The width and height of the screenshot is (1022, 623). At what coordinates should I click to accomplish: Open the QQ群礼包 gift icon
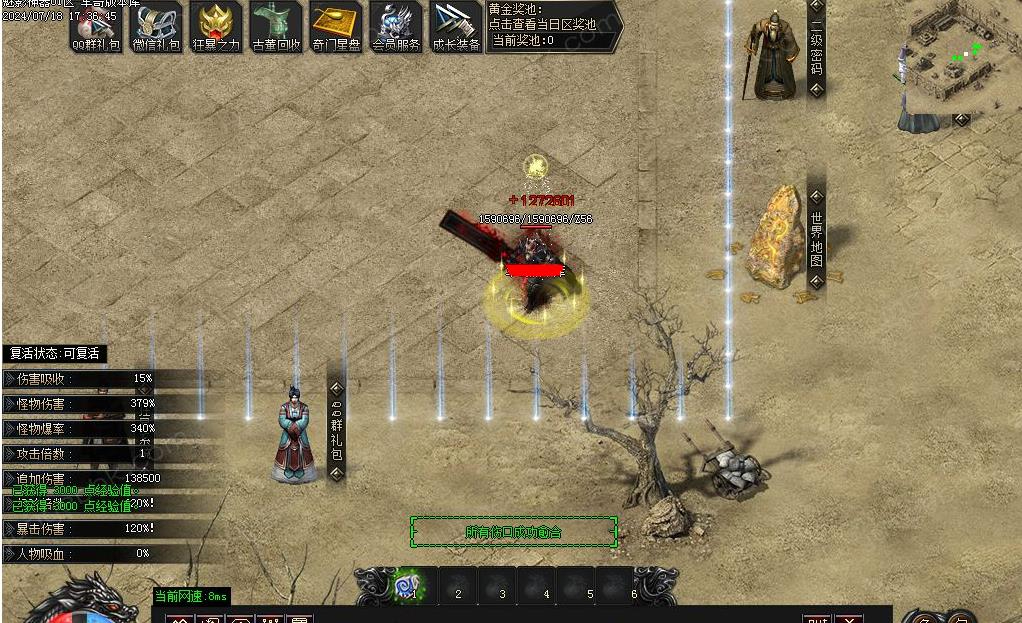pyautogui.click(x=96, y=26)
